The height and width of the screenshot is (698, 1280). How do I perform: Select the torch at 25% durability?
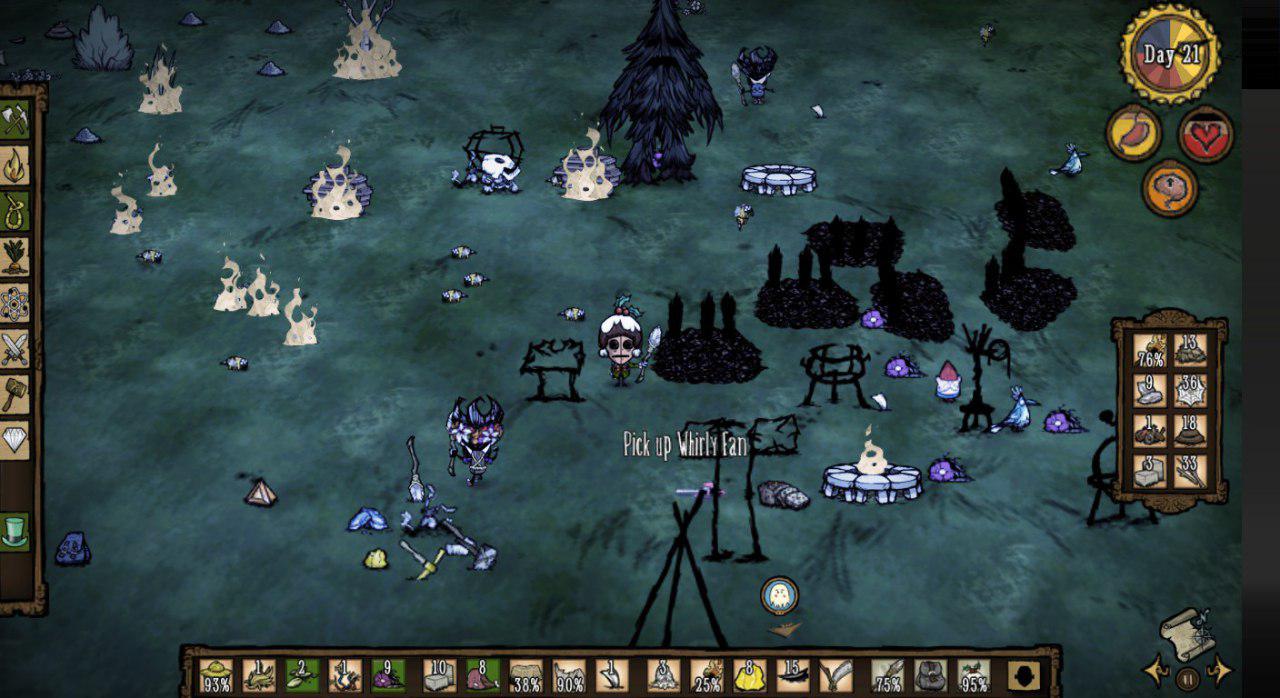point(706,676)
